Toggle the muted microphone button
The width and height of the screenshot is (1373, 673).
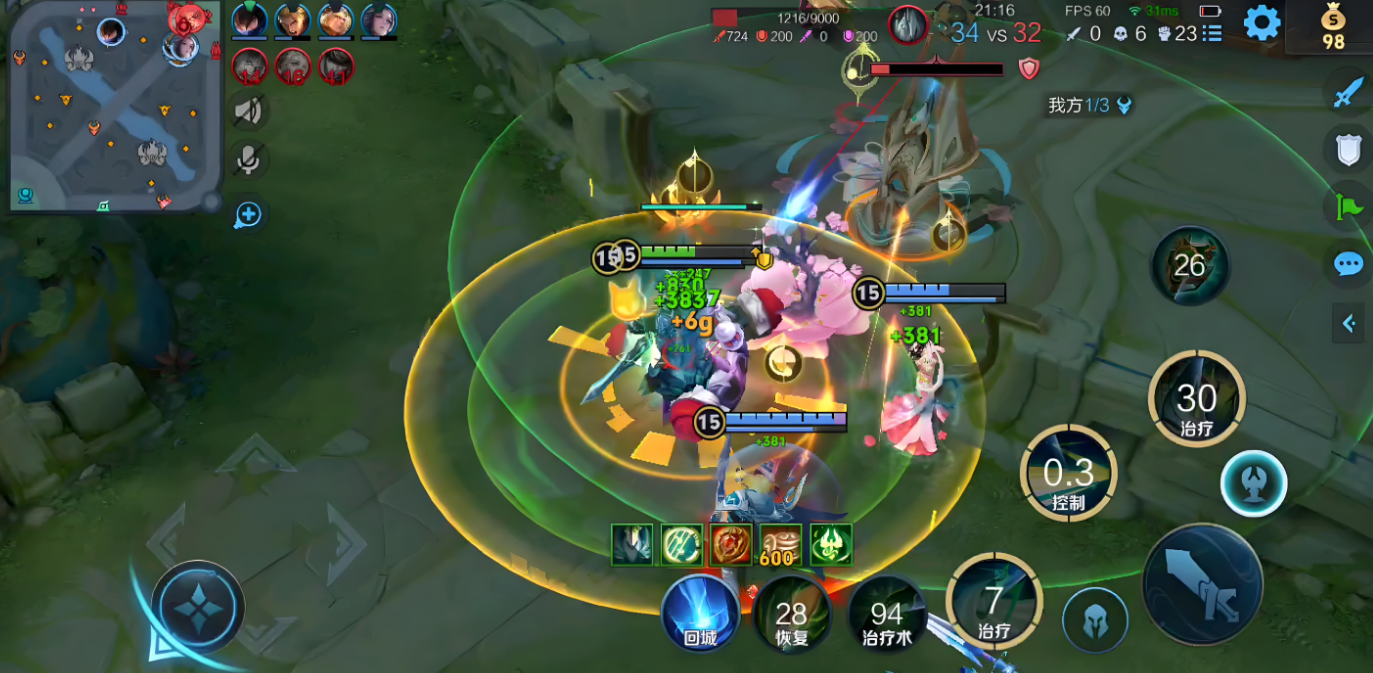[248, 160]
